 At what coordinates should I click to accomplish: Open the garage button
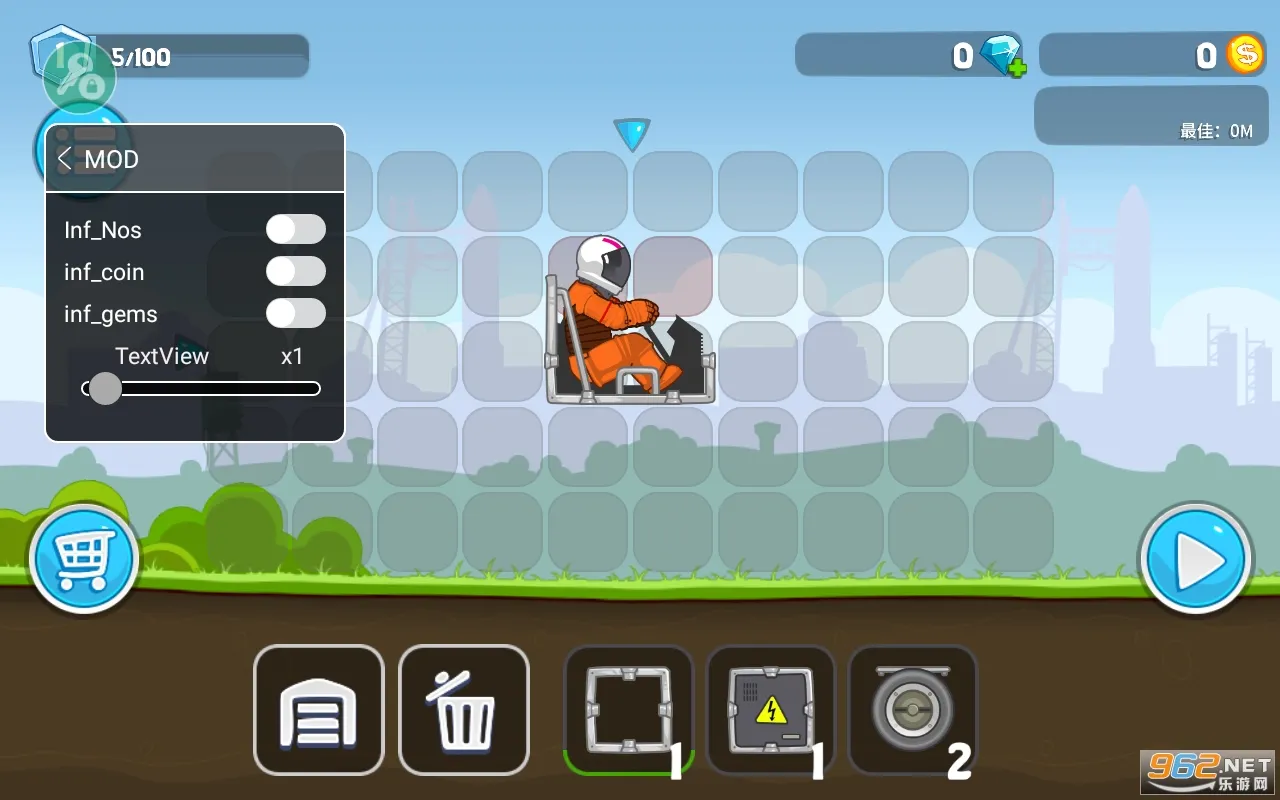click(x=318, y=710)
